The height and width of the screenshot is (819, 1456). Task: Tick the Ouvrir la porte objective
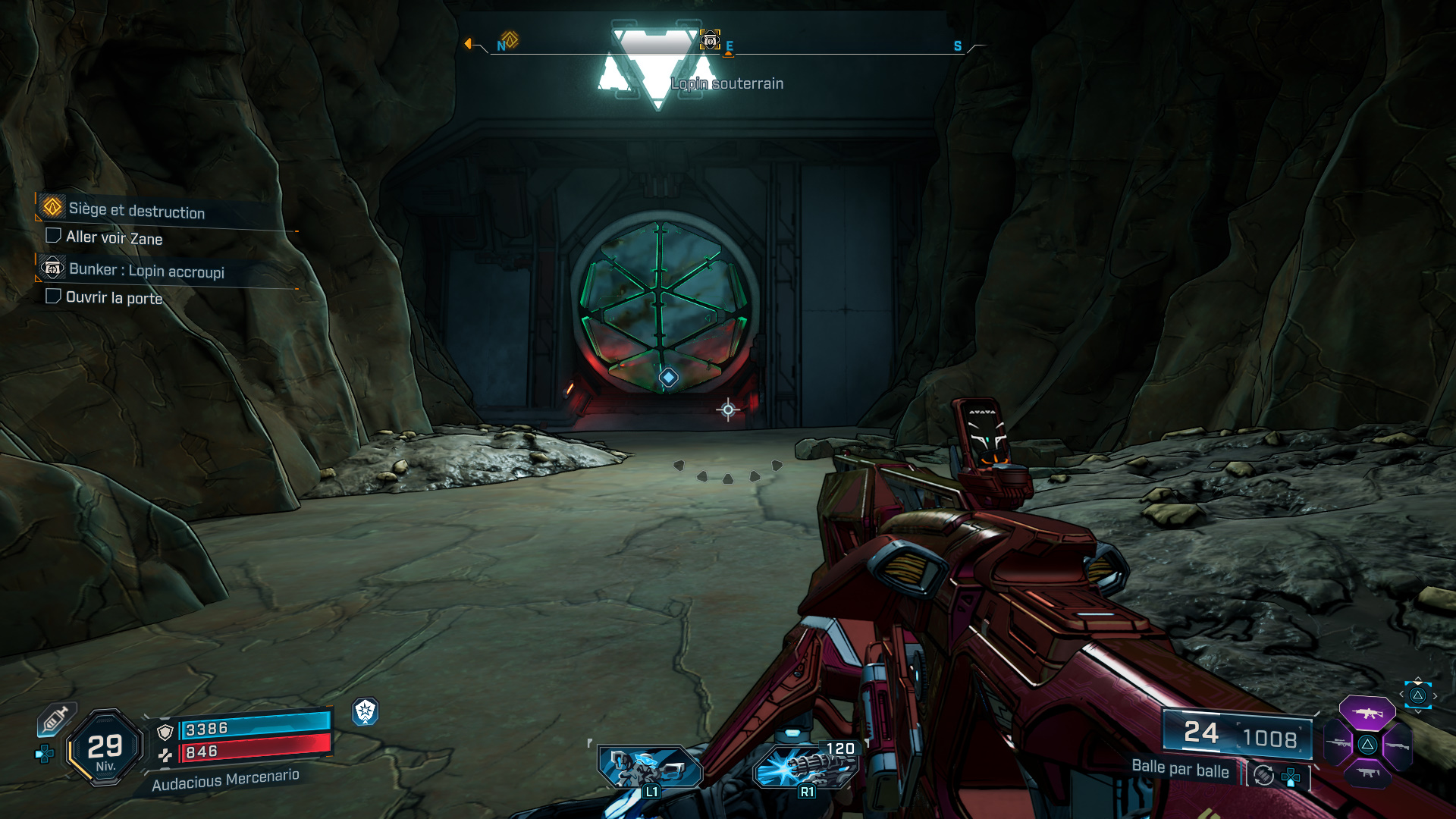pyautogui.click(x=53, y=296)
